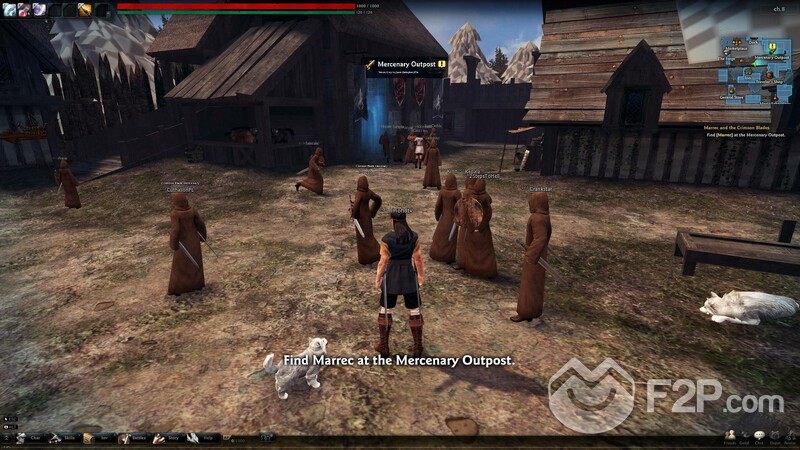The height and width of the screenshot is (450, 800).
Task: Open the Chat window
Action: [x=759, y=437]
